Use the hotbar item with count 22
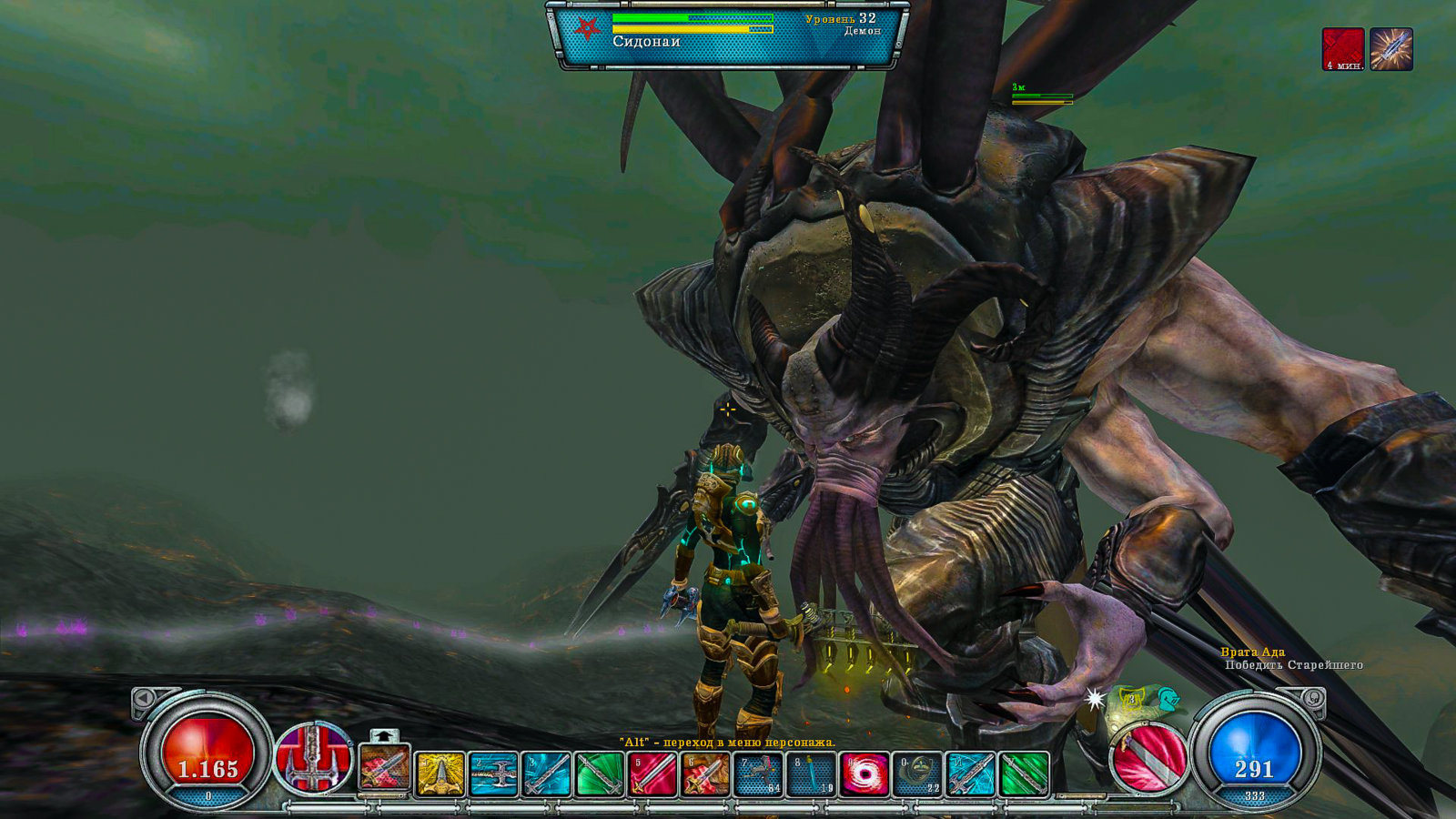 coord(917,774)
